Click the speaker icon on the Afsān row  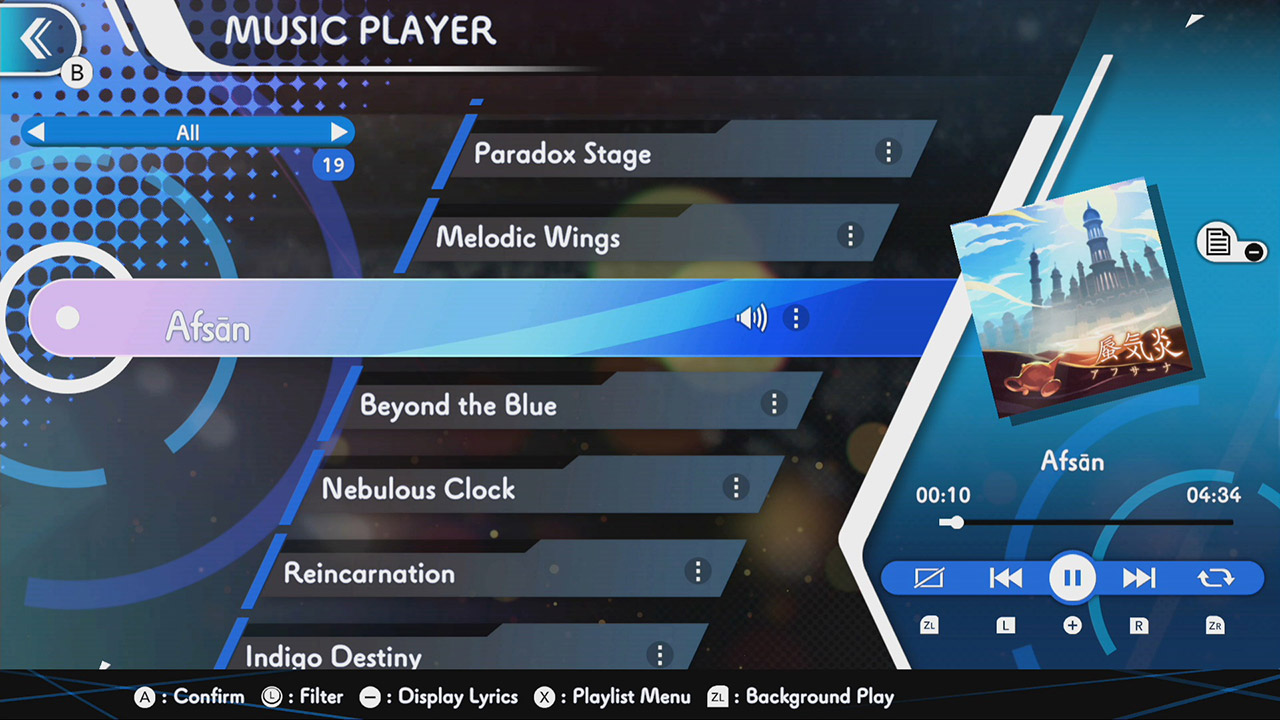750,318
